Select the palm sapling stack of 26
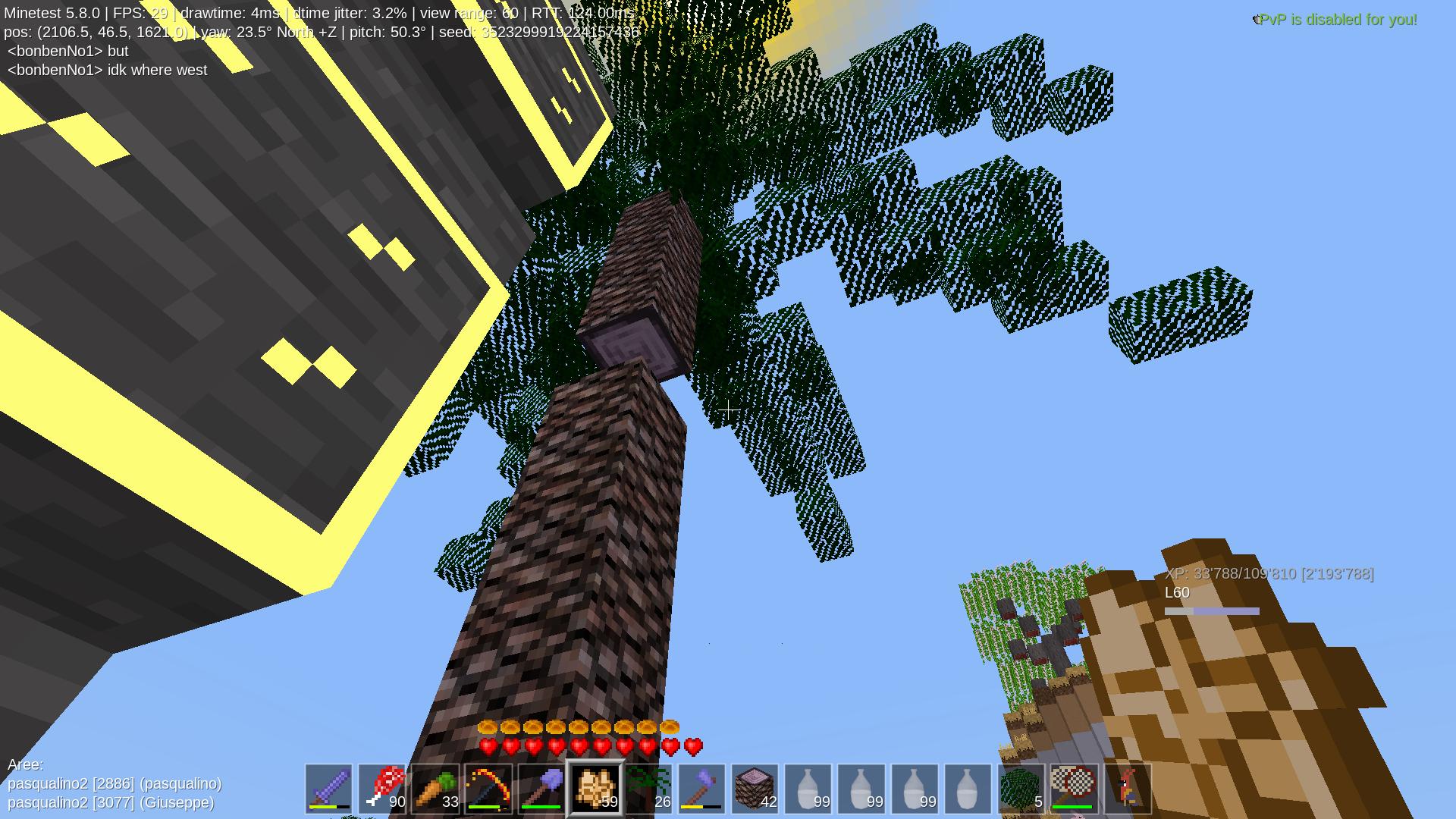 [x=648, y=789]
